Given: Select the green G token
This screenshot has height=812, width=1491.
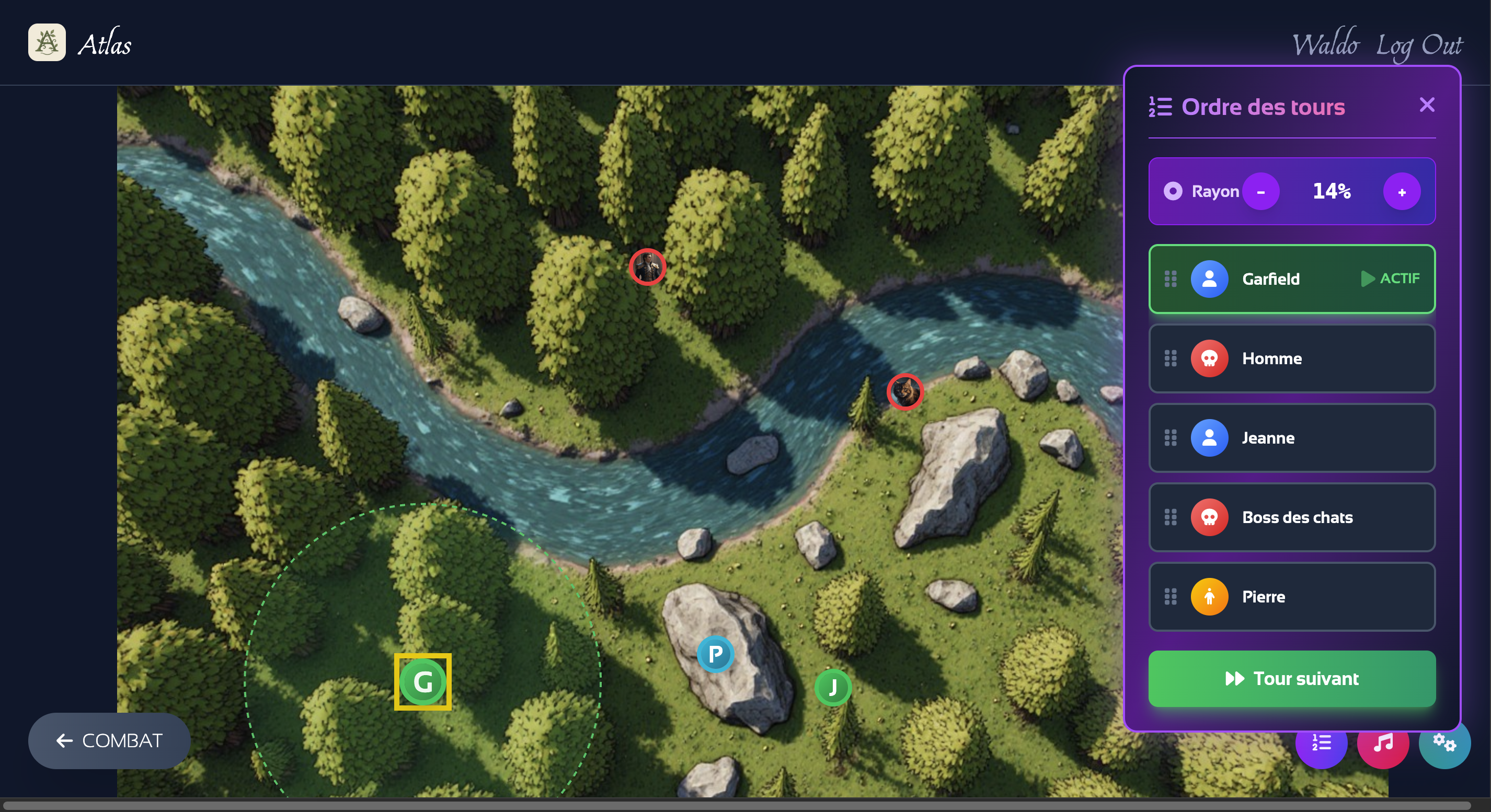Looking at the screenshot, I should point(423,682).
